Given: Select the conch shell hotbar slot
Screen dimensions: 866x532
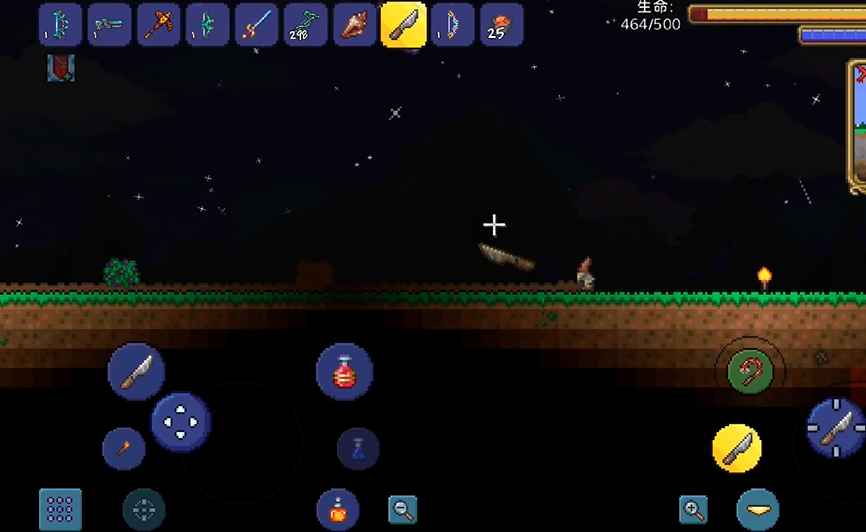Looking at the screenshot, I should pyautogui.click(x=354, y=25).
